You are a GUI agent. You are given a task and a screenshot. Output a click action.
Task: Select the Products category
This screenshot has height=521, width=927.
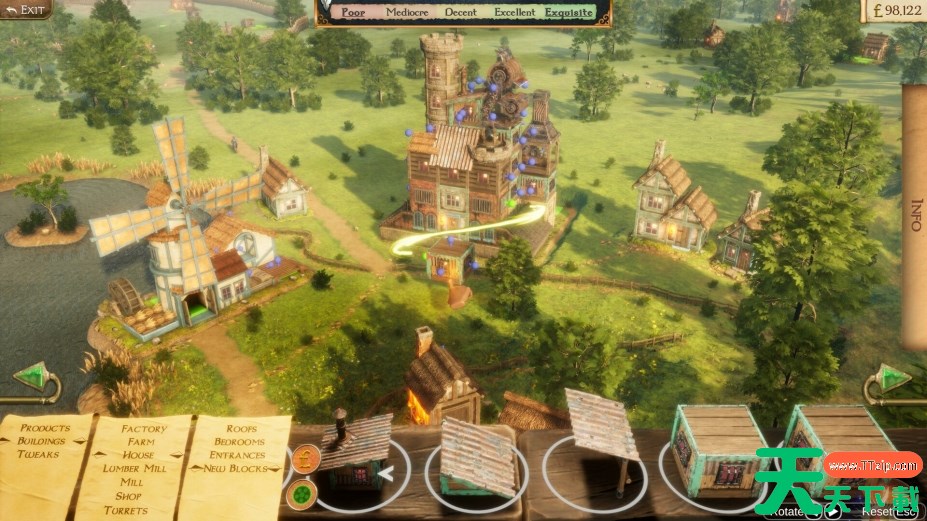coord(45,428)
